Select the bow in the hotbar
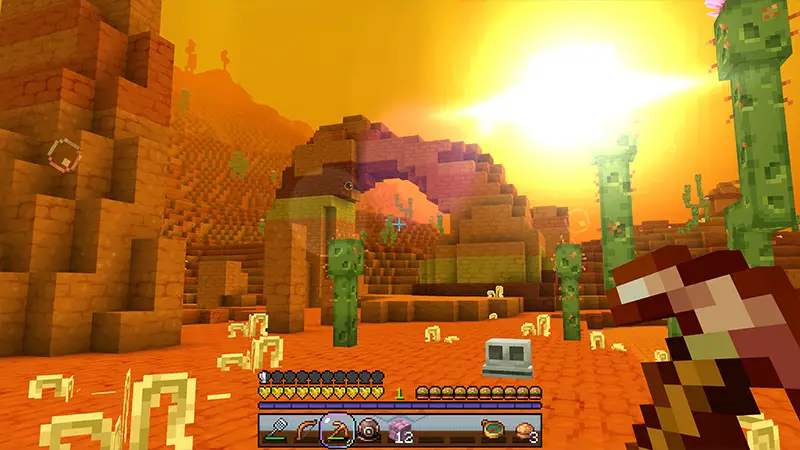The width and height of the screenshot is (800, 450). [307, 430]
